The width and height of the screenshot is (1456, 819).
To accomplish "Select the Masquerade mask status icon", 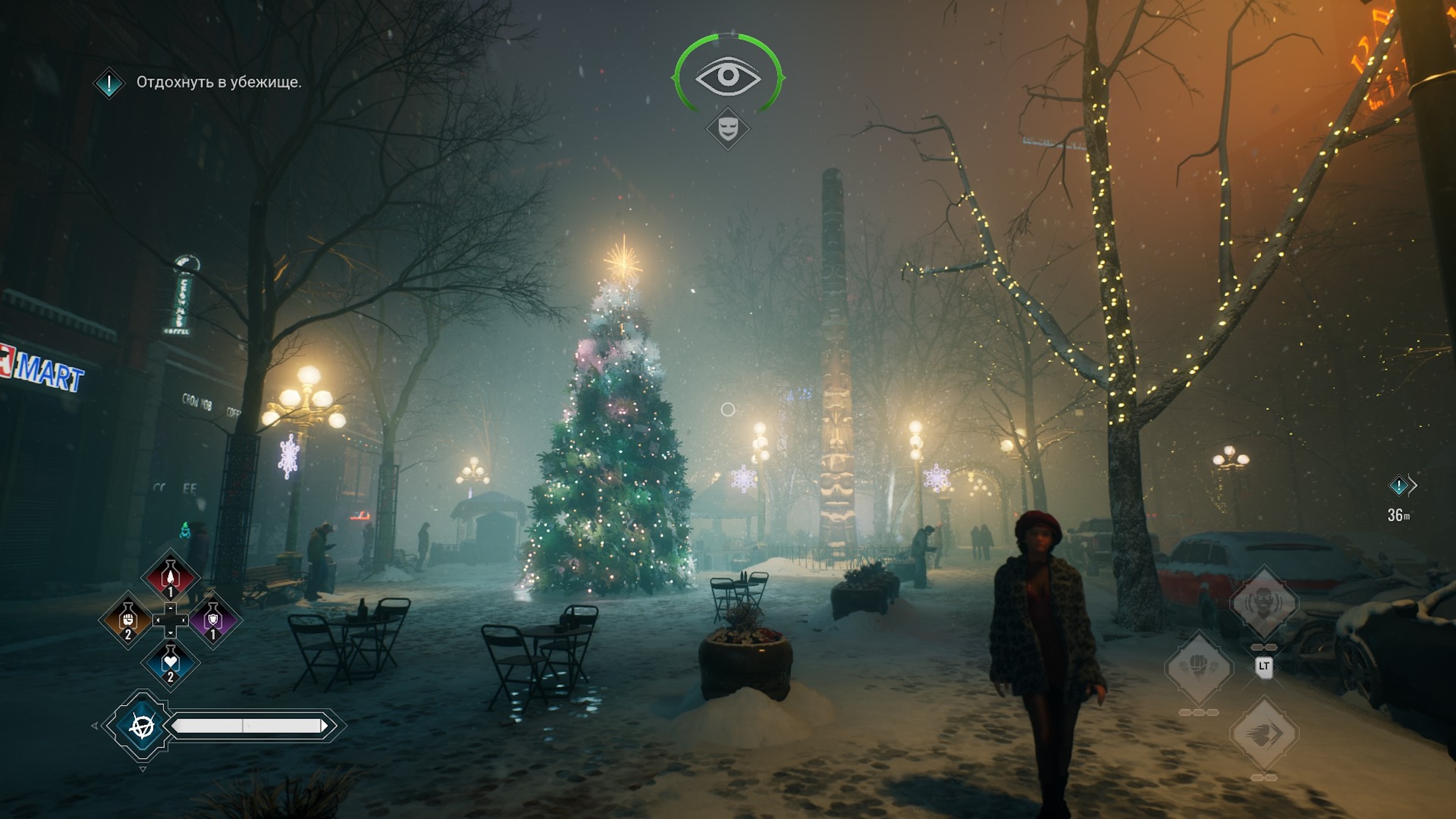I will click(727, 129).
